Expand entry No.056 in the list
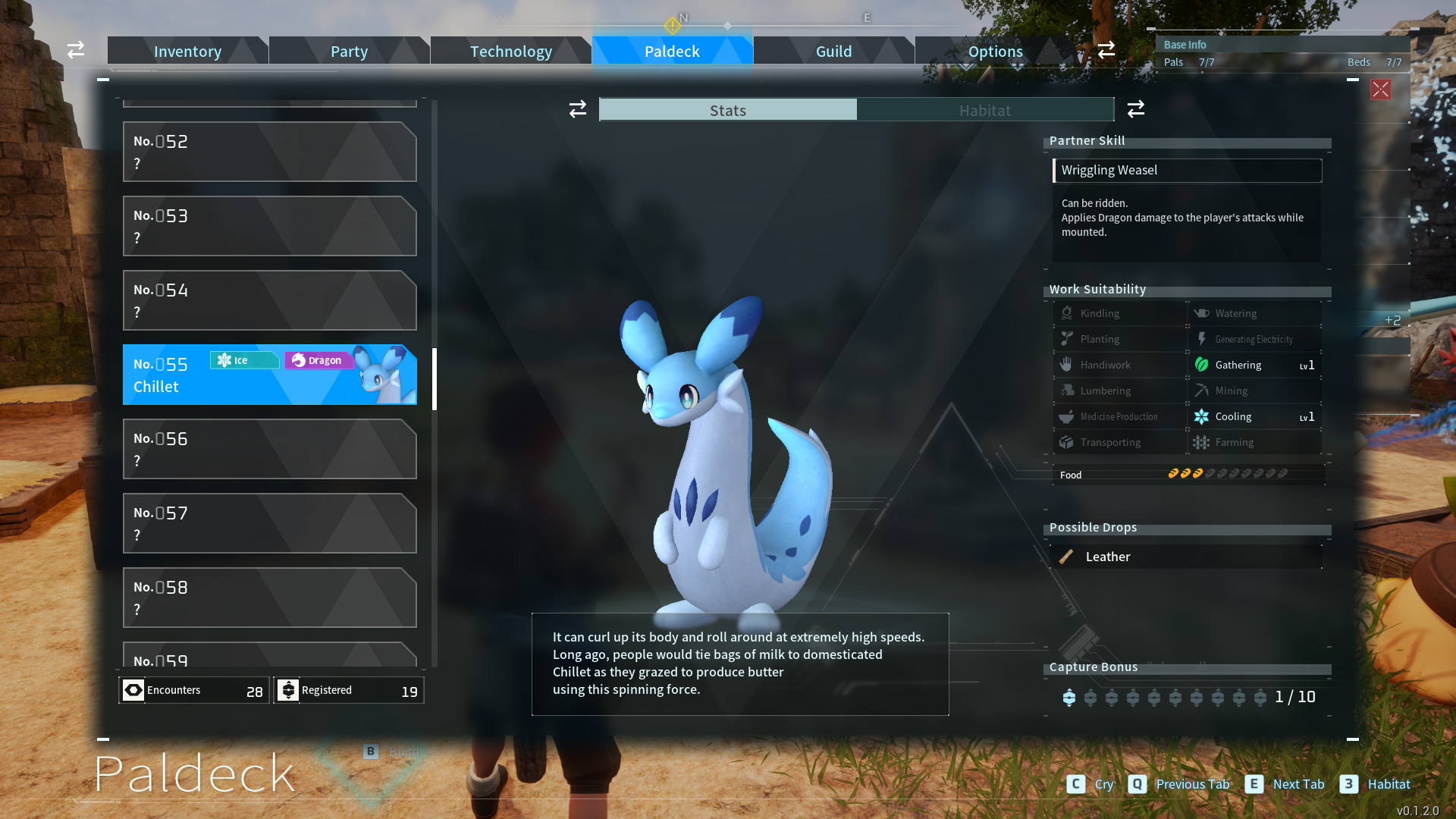Image resolution: width=1456 pixels, height=819 pixels. pyautogui.click(x=269, y=449)
